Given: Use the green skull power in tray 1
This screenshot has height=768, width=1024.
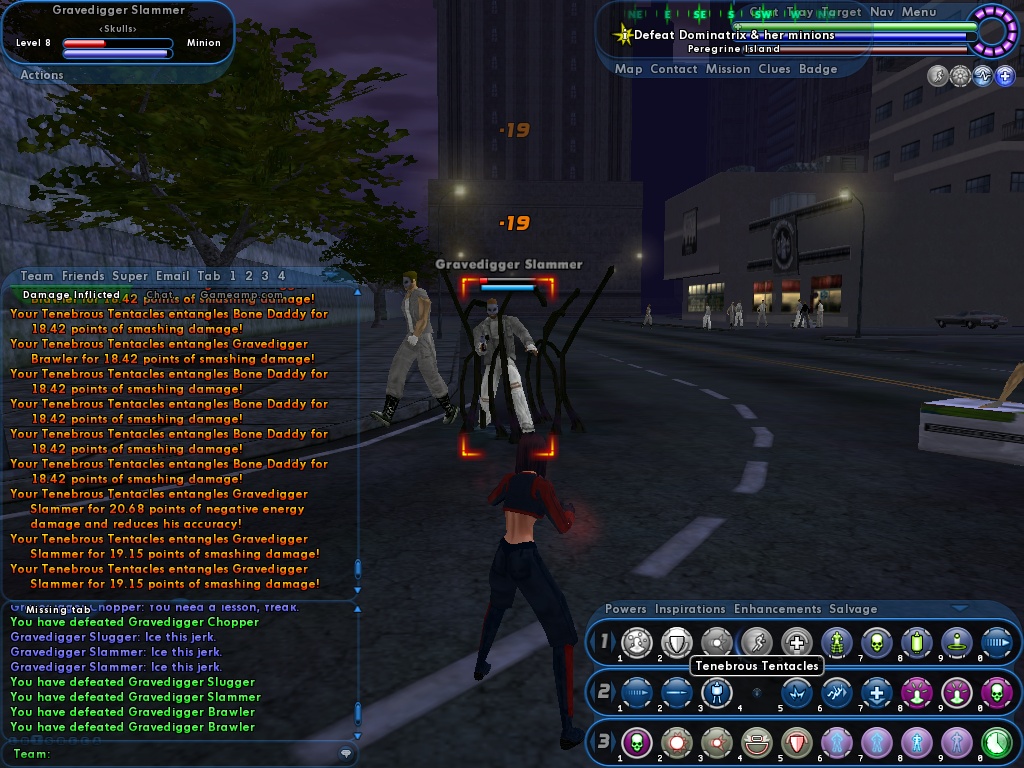Looking at the screenshot, I should [x=877, y=642].
